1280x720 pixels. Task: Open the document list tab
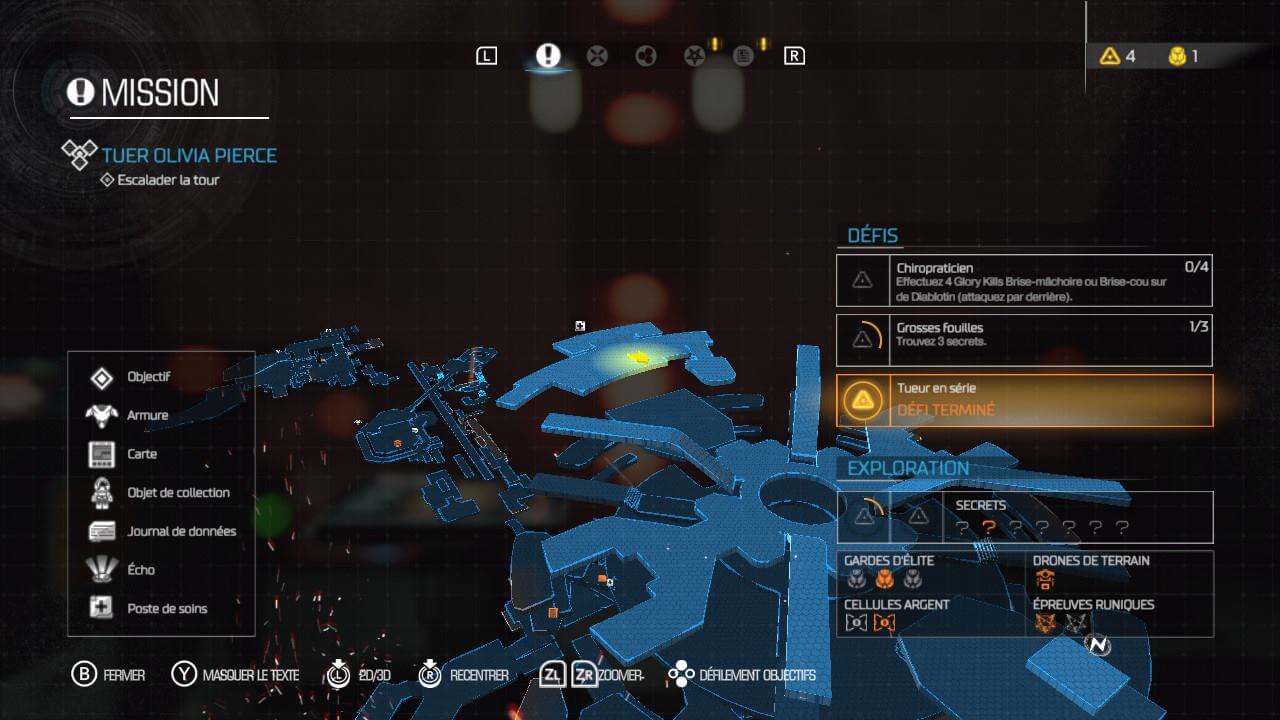pyautogui.click(x=744, y=56)
